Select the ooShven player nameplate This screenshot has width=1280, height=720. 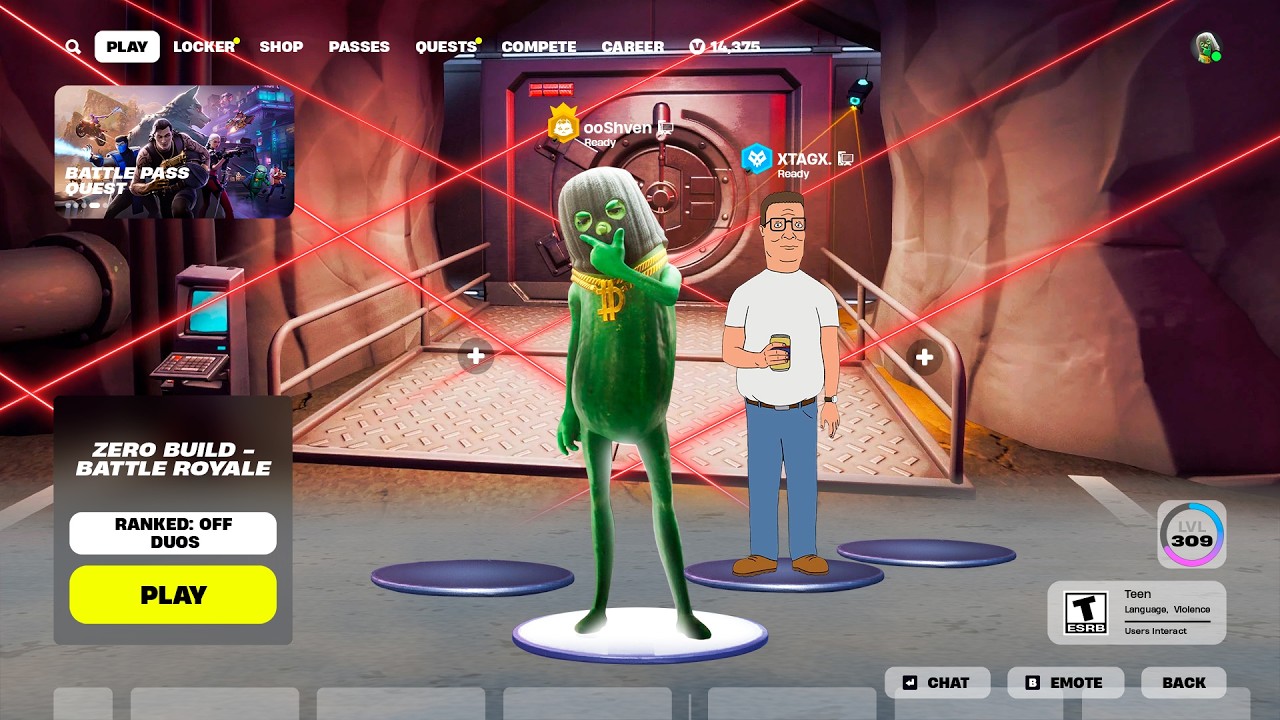(610, 129)
